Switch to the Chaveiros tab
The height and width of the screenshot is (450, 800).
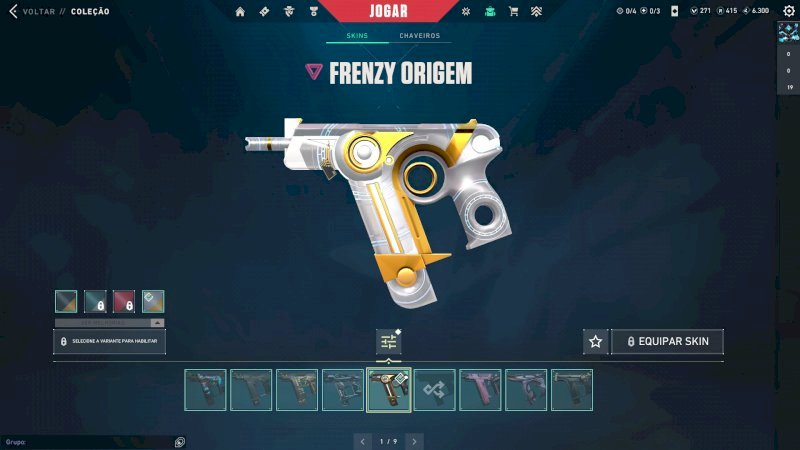pos(419,36)
